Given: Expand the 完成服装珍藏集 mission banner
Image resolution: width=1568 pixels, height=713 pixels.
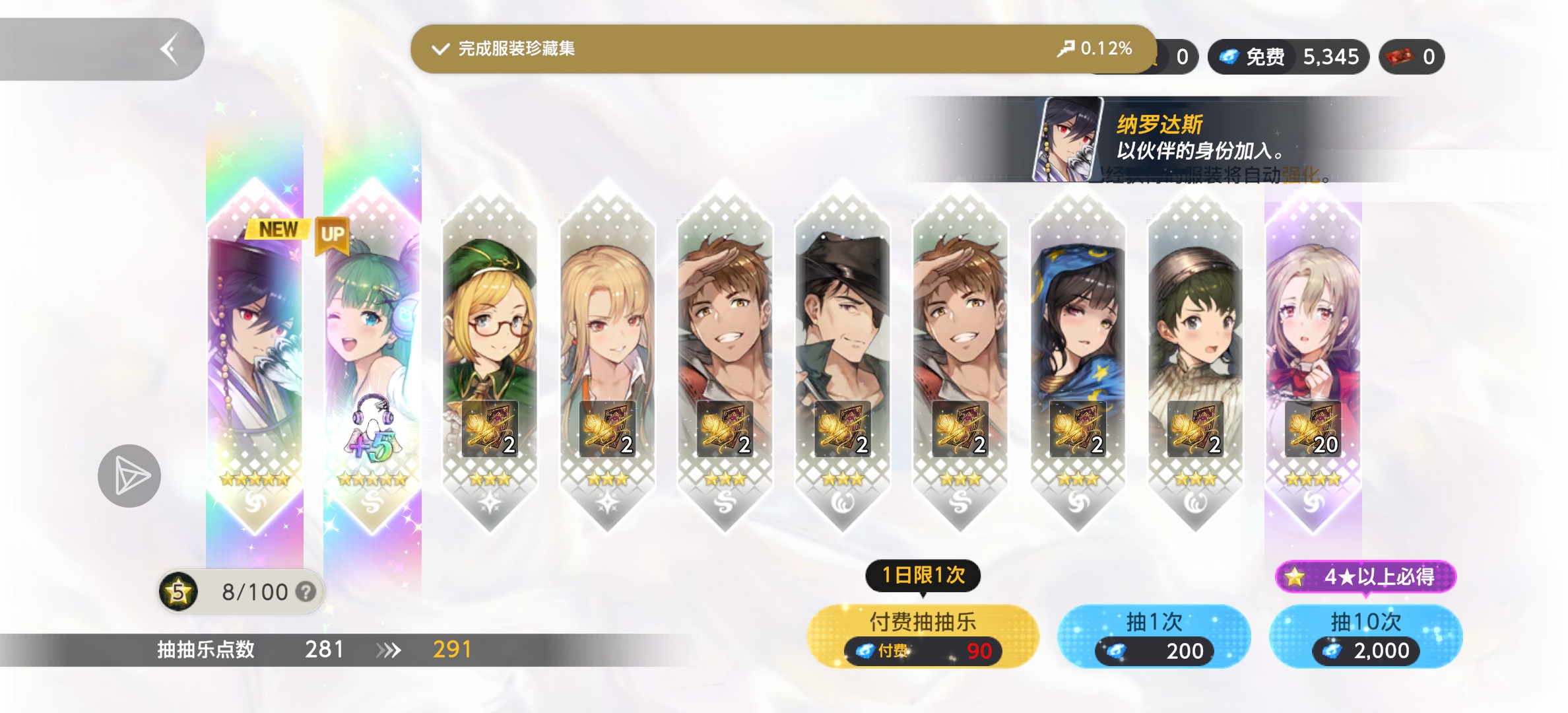Looking at the screenshot, I should [782, 49].
